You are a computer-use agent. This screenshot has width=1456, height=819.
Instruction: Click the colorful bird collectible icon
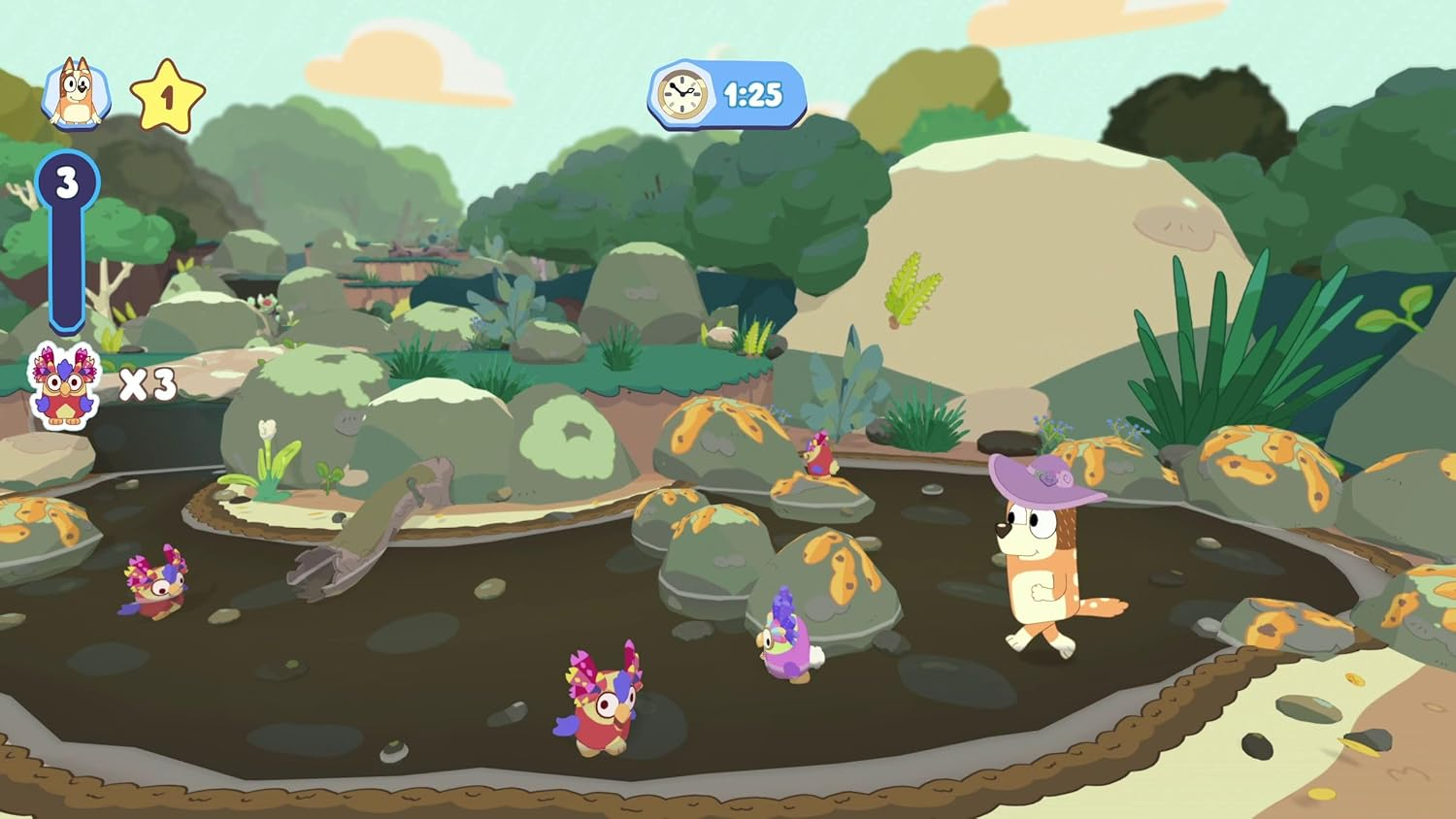click(x=63, y=384)
